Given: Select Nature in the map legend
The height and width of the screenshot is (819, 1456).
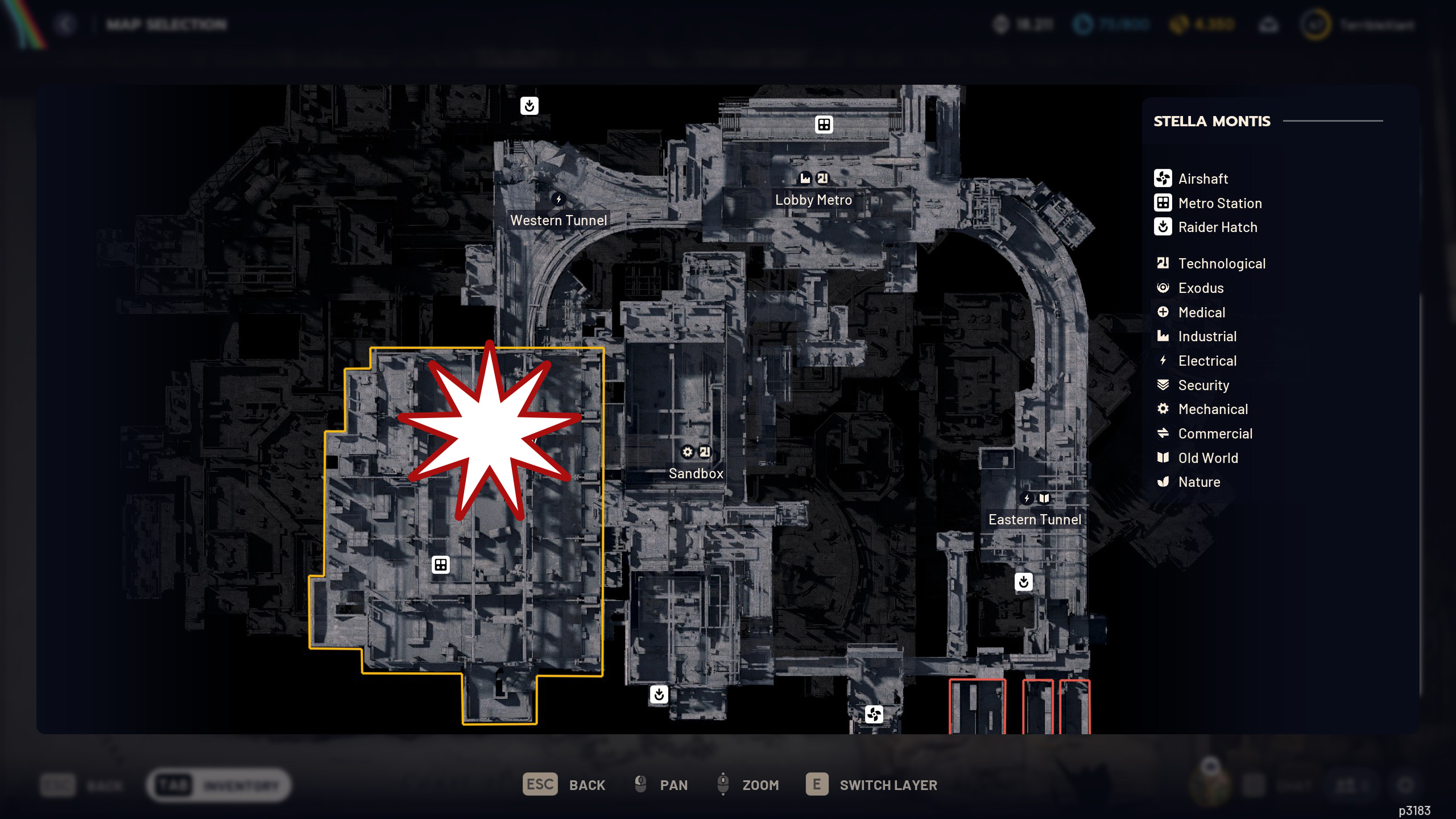Looking at the screenshot, I should point(1199,482).
